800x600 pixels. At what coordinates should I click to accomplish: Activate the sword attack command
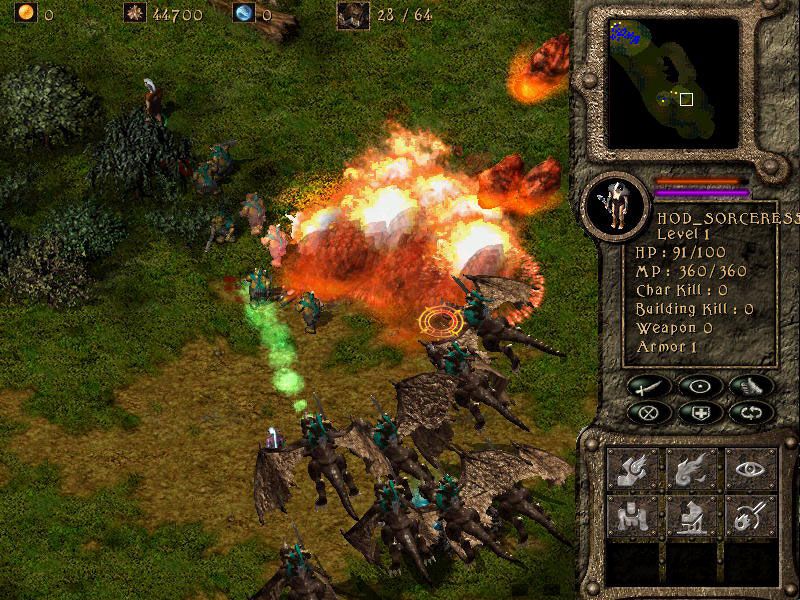649,386
